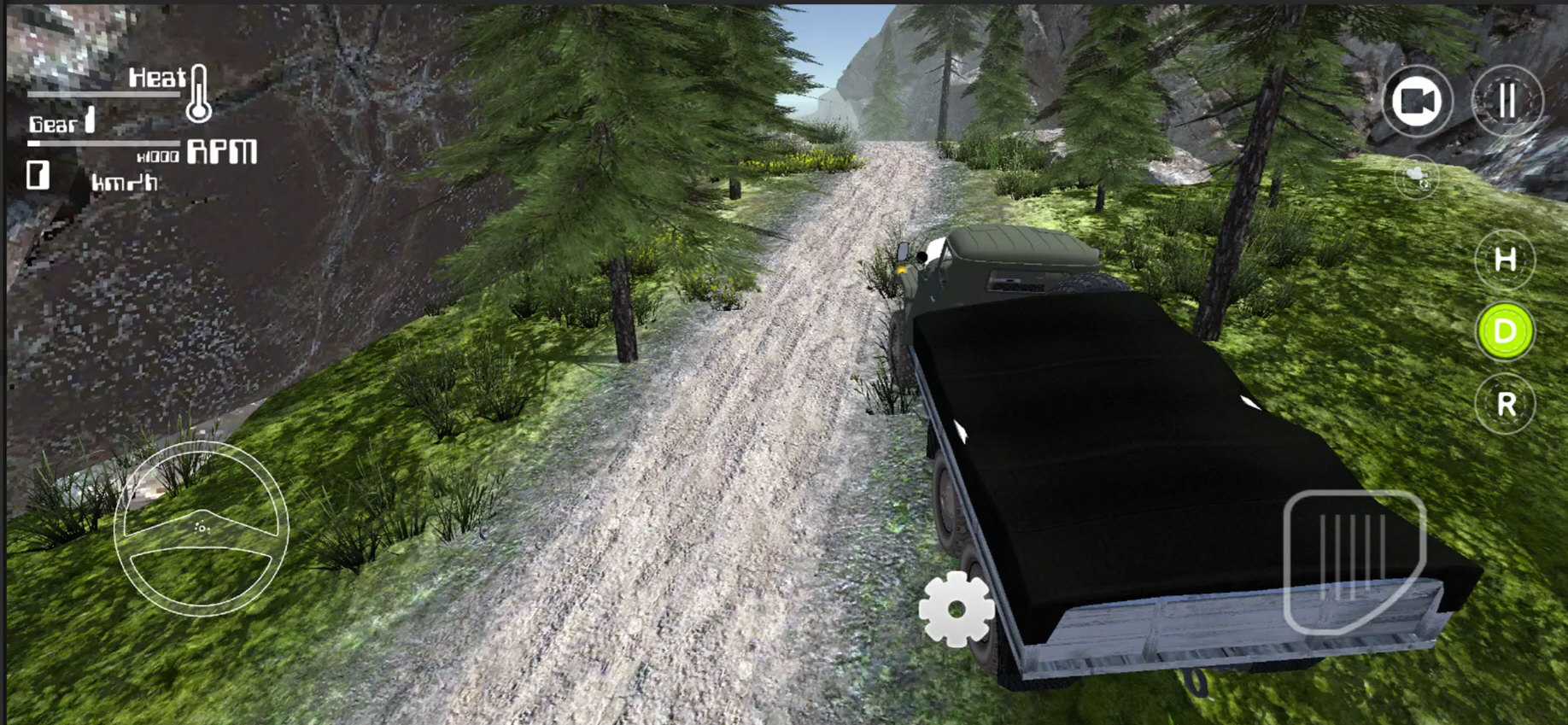
Task: Tap the gas pedal
Action: pyautogui.click(x=1354, y=560)
